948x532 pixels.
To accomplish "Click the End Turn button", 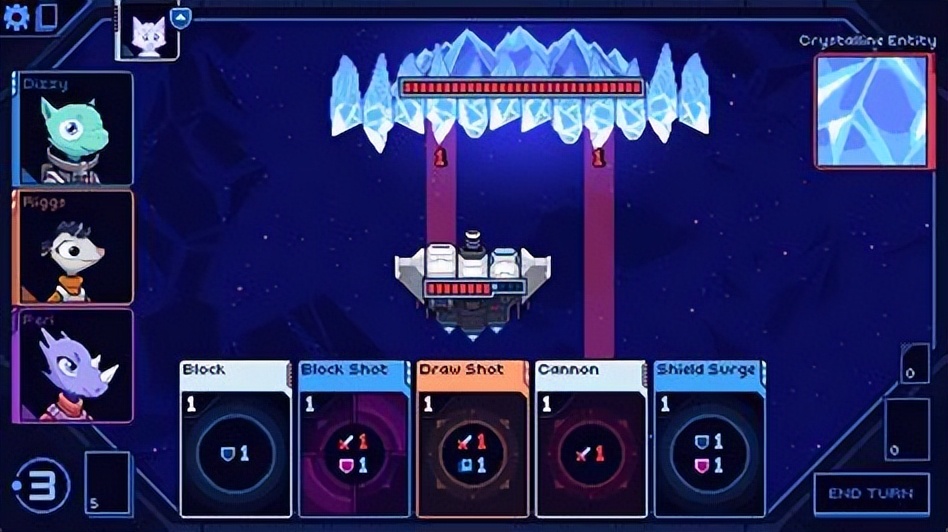I will pyautogui.click(x=871, y=494).
